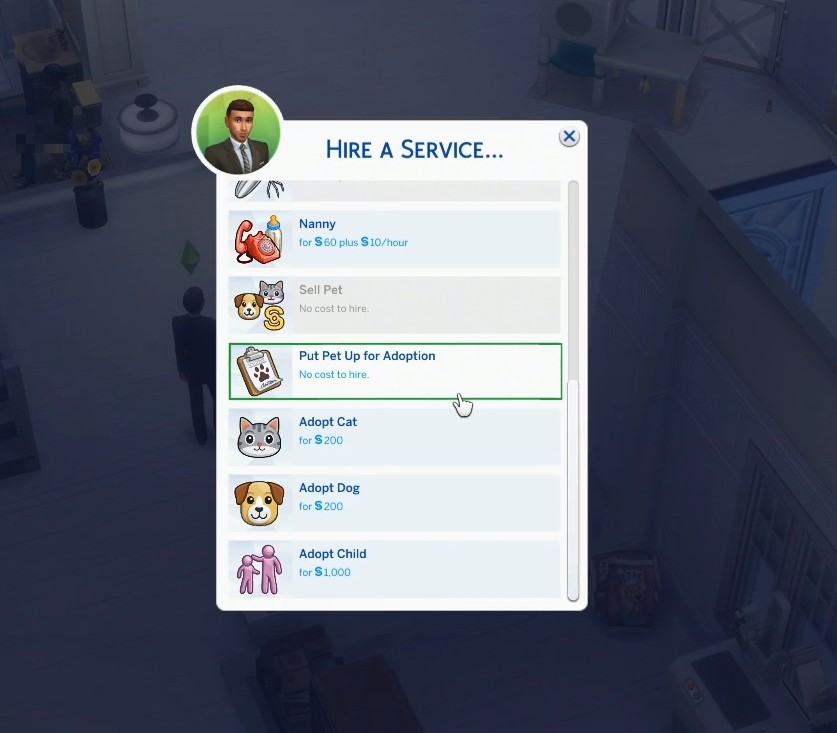Choose Put Pet Up for Adoption
The image size is (837, 733).
point(395,371)
